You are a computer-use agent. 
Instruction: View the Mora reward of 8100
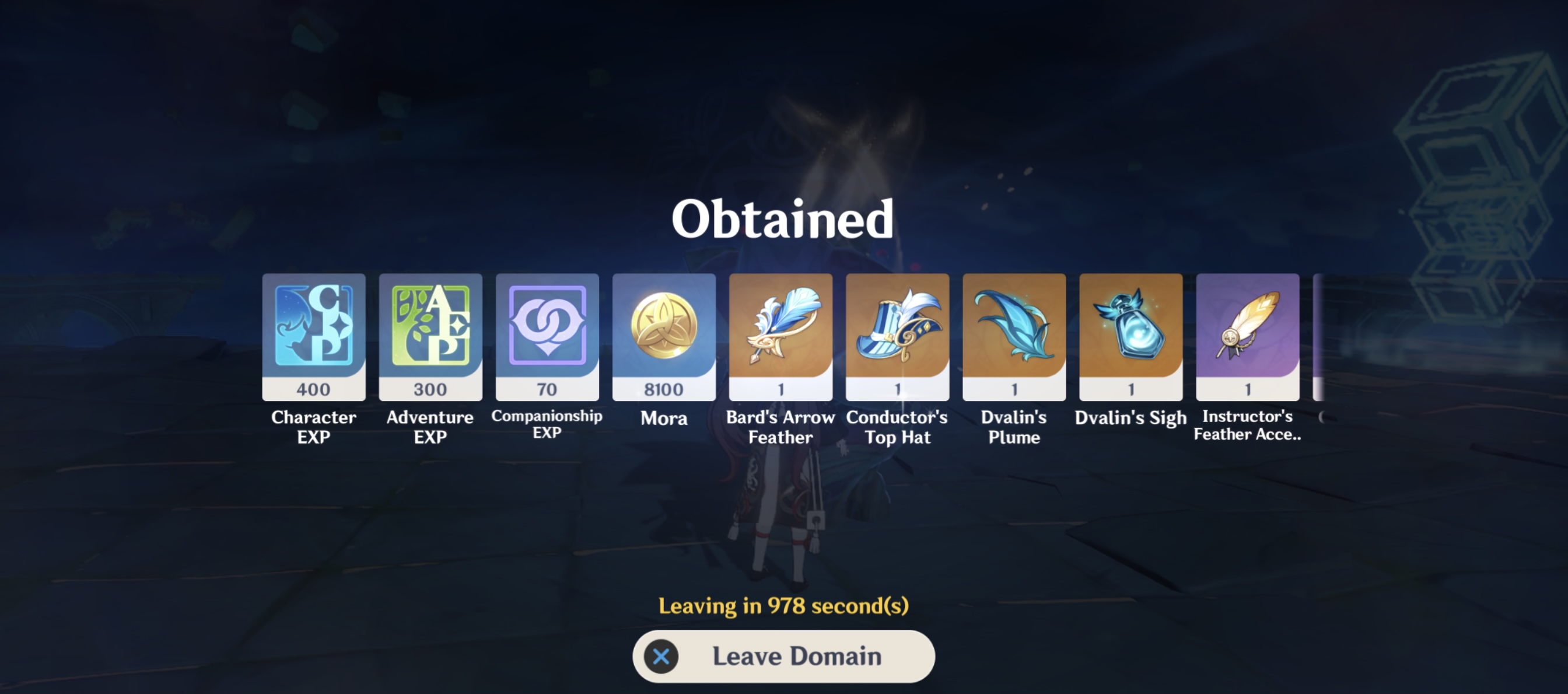[x=663, y=336]
